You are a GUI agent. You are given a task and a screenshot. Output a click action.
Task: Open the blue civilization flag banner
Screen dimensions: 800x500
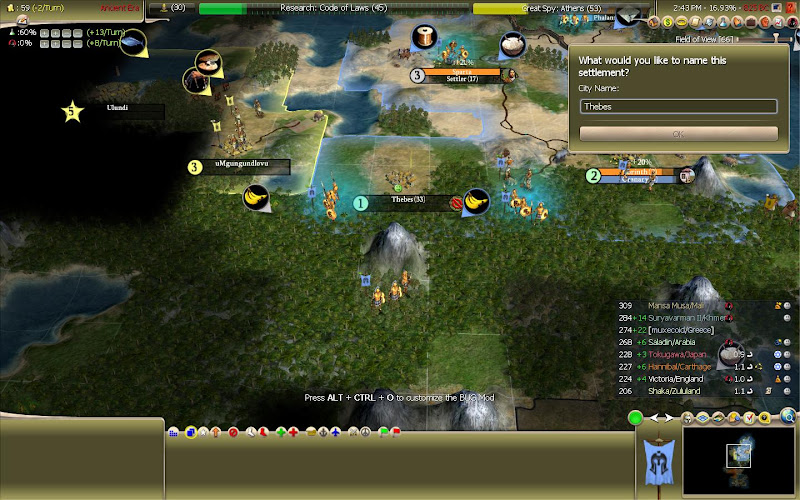click(x=658, y=461)
